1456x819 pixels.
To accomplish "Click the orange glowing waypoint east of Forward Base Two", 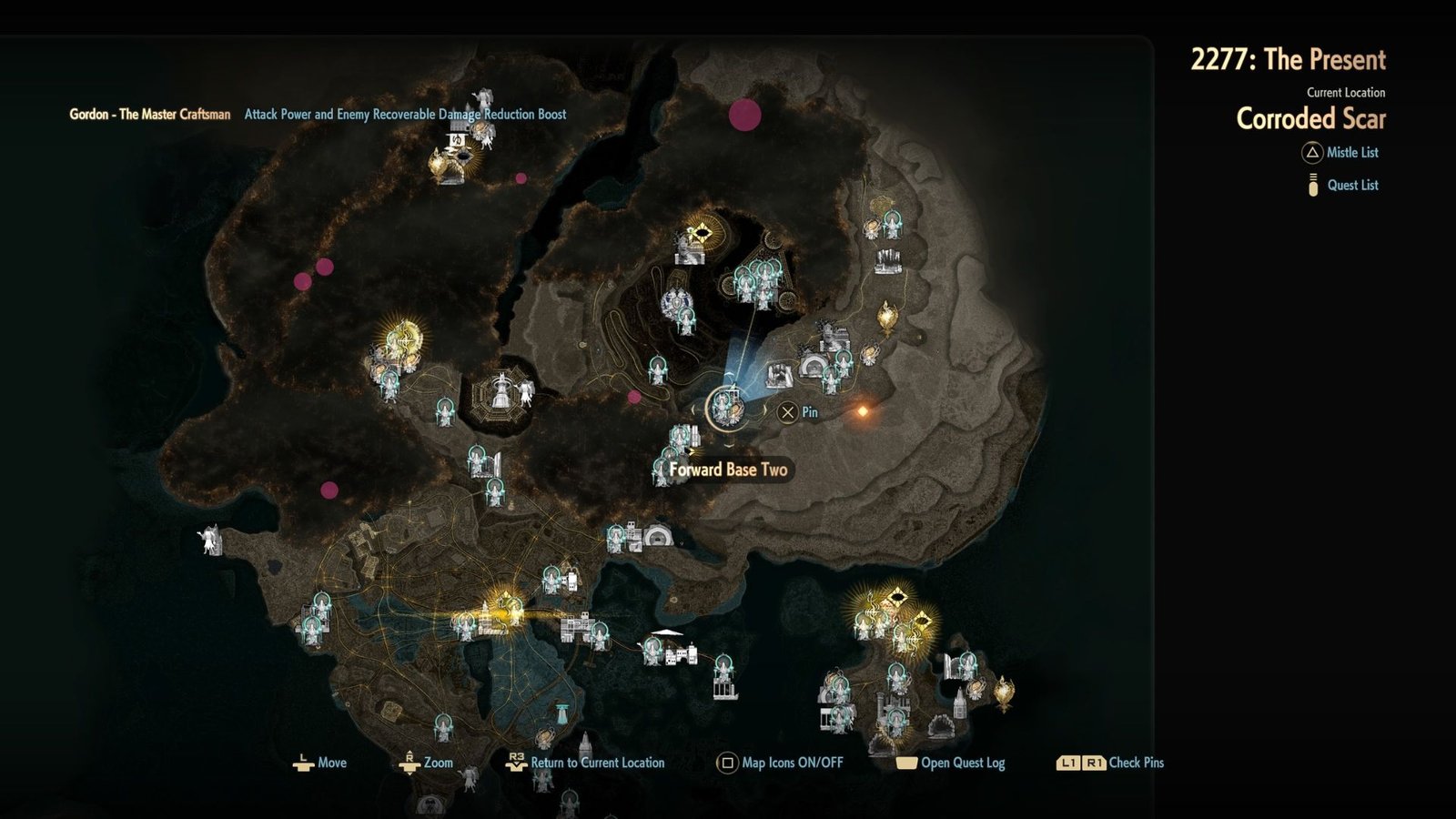I will pos(863,412).
